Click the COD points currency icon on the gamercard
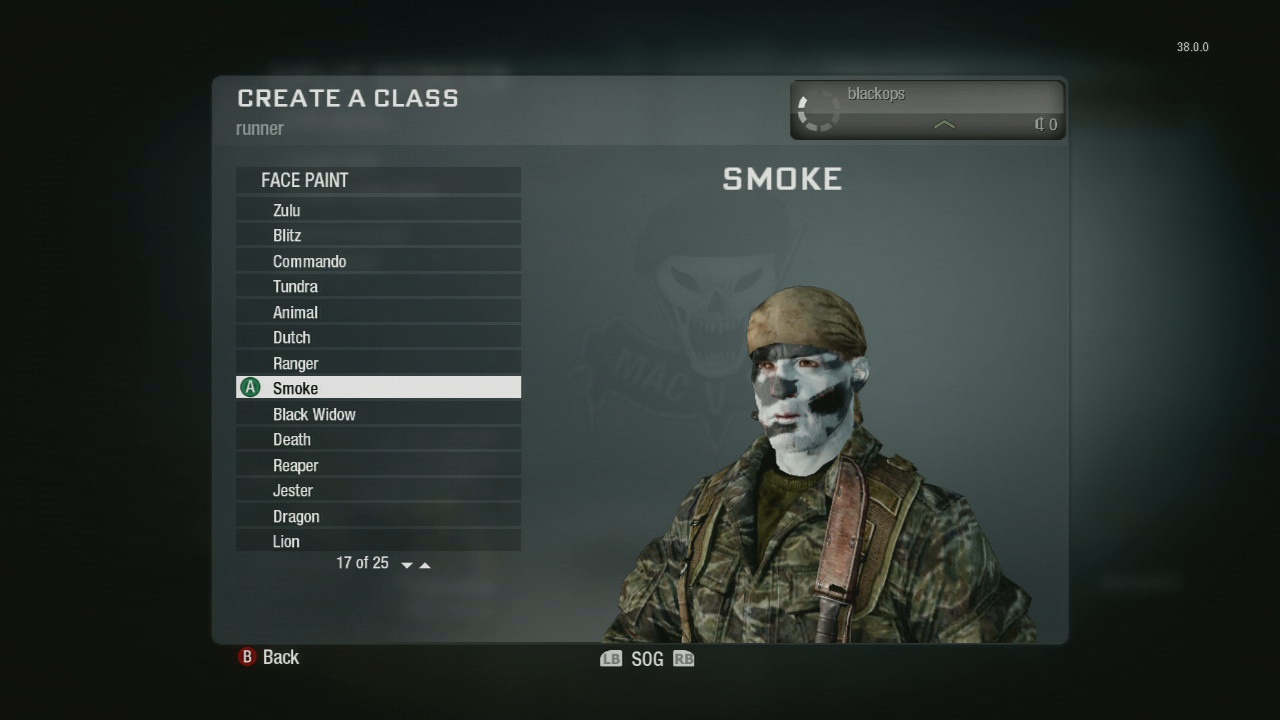The width and height of the screenshot is (1280, 720). tap(1040, 125)
